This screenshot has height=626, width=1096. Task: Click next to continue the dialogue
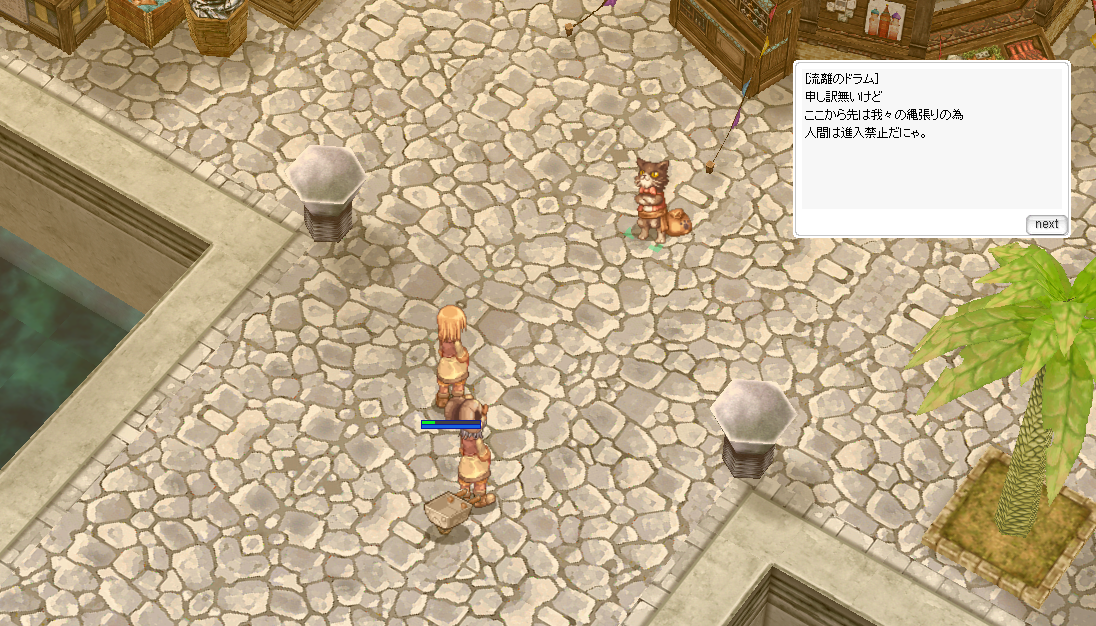(x=1046, y=224)
